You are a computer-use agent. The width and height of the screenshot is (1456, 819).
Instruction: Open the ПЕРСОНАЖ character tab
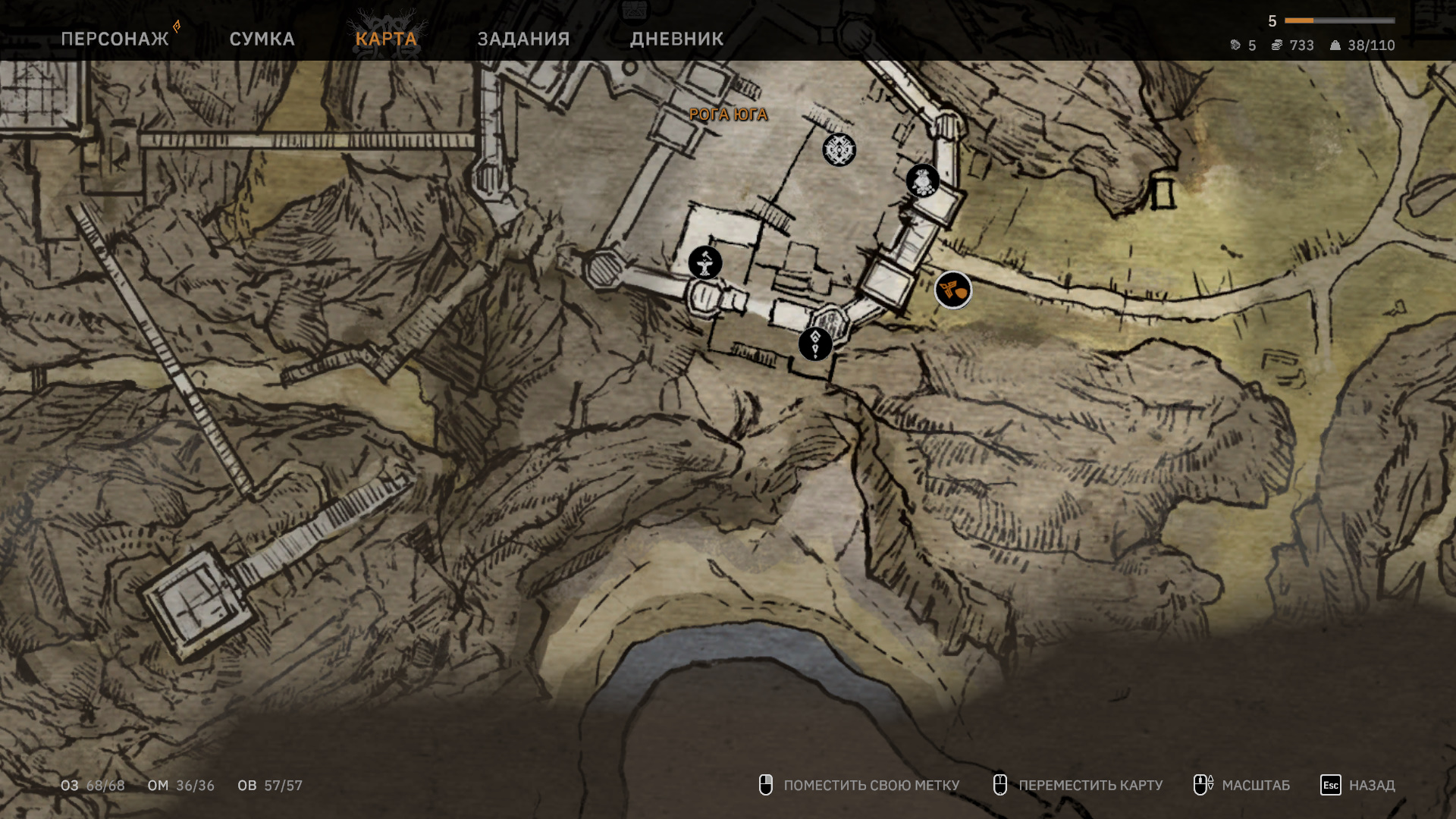[x=115, y=39]
